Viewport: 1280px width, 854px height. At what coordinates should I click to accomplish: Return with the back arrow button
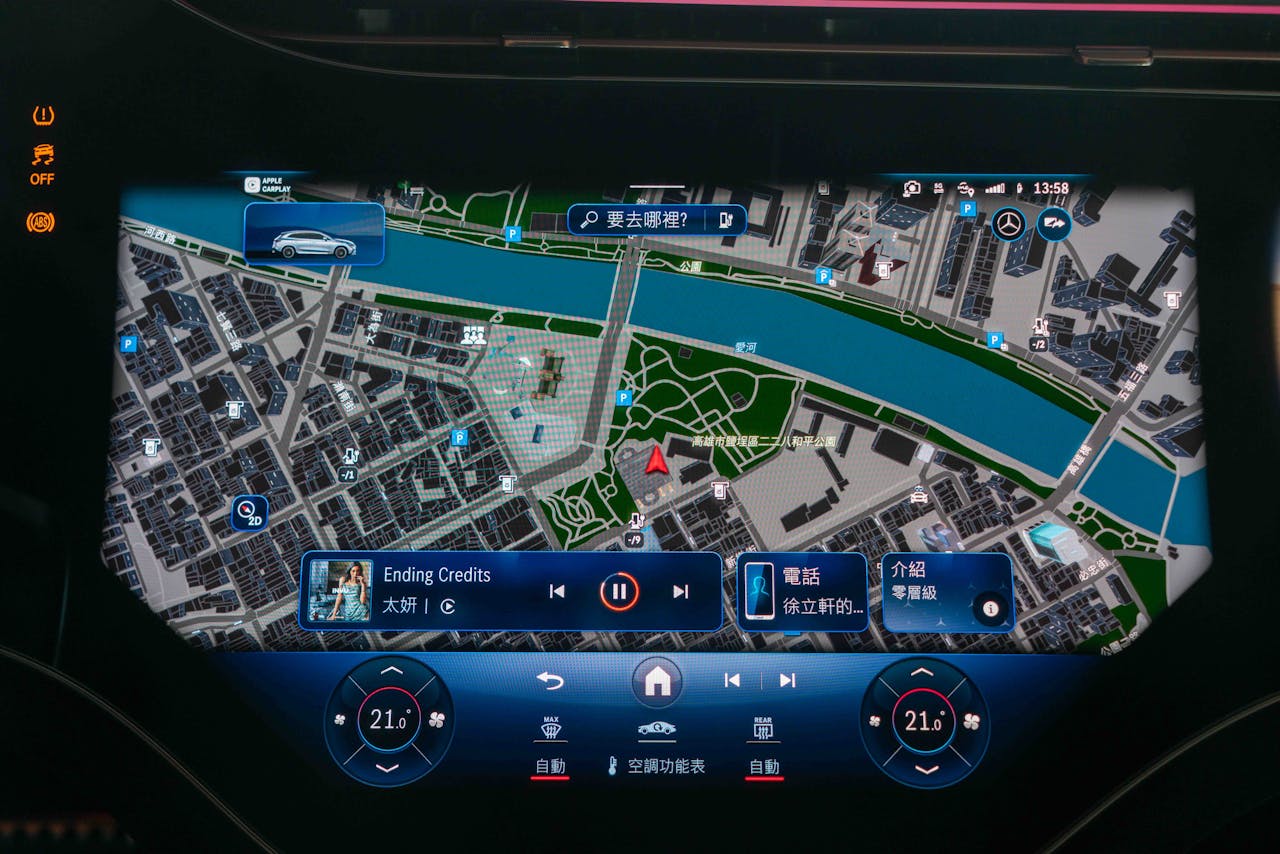[550, 681]
